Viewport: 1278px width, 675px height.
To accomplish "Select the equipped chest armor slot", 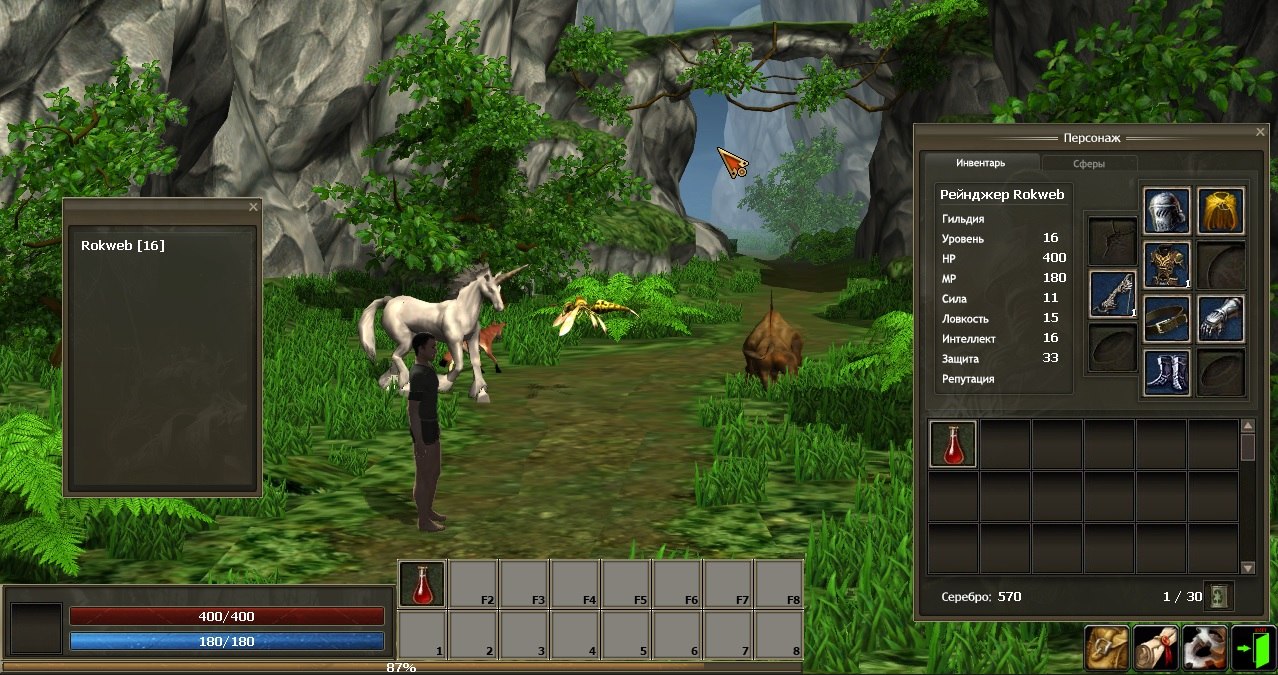I will (x=1167, y=265).
